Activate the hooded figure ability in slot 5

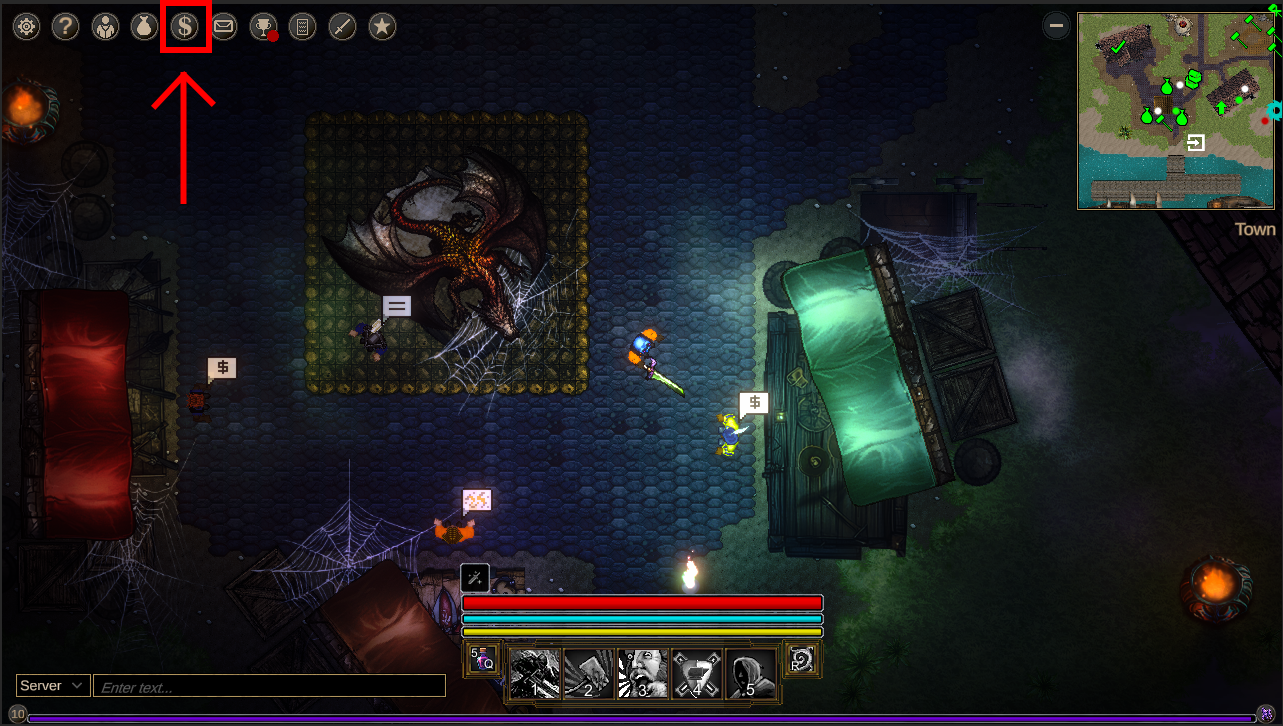[750, 673]
